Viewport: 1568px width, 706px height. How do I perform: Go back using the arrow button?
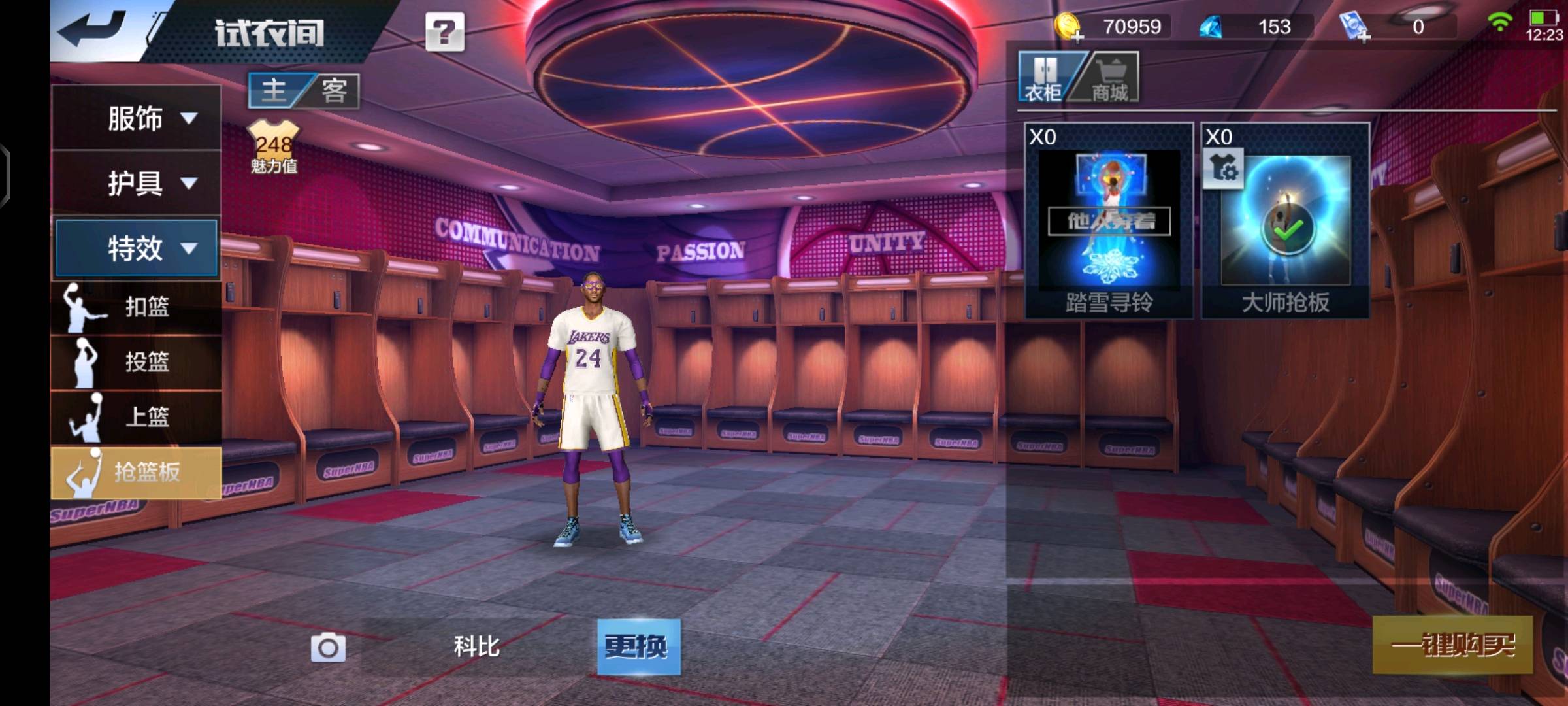(x=93, y=29)
